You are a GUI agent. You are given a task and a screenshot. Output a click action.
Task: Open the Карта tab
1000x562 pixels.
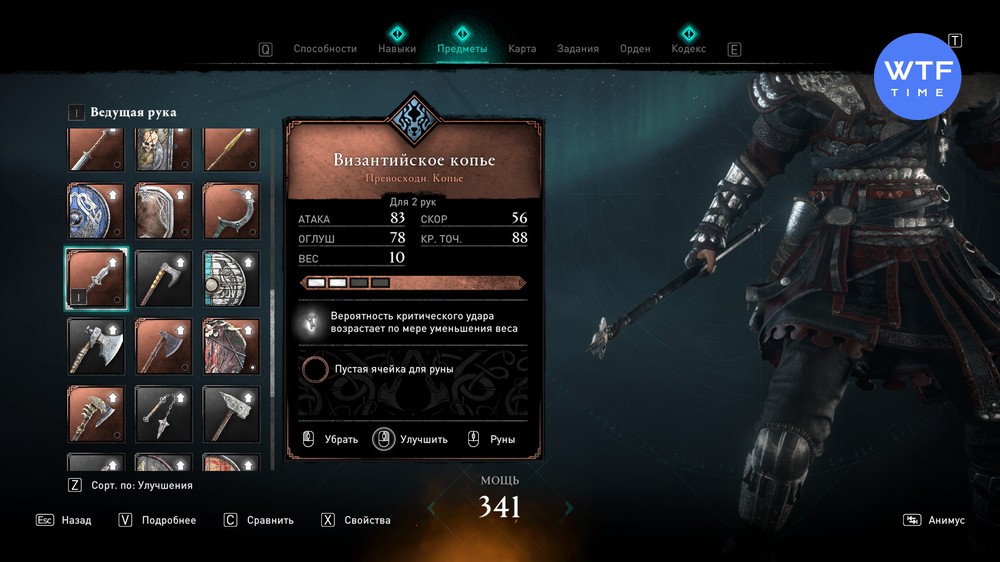coord(522,48)
